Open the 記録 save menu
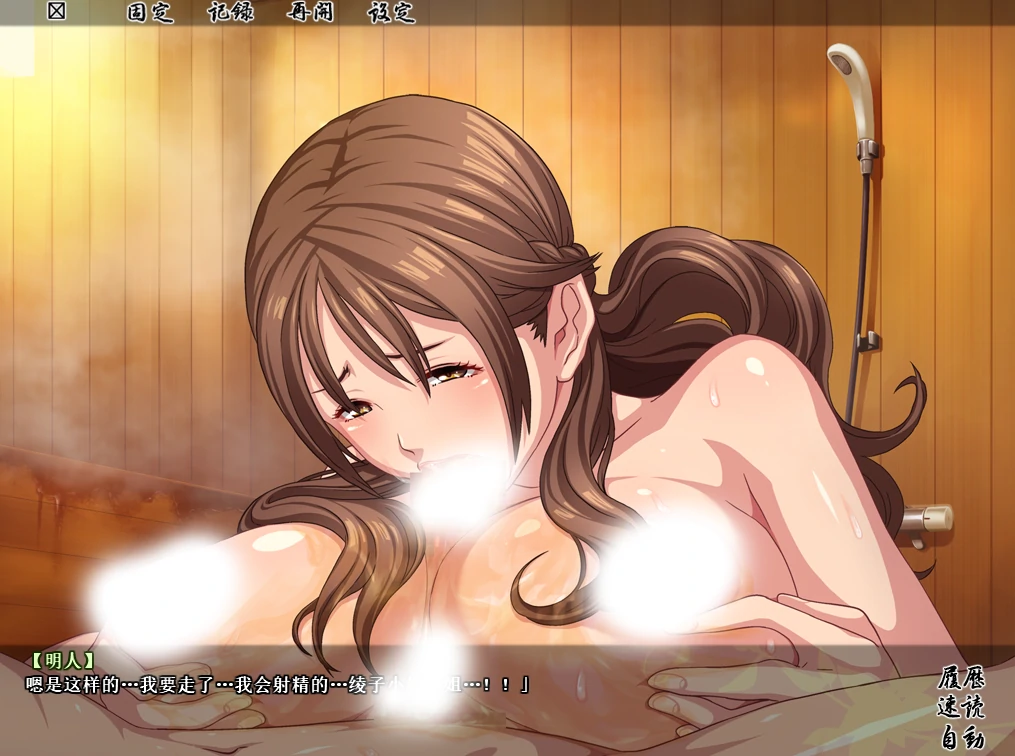The height and width of the screenshot is (756, 1015). (232, 13)
